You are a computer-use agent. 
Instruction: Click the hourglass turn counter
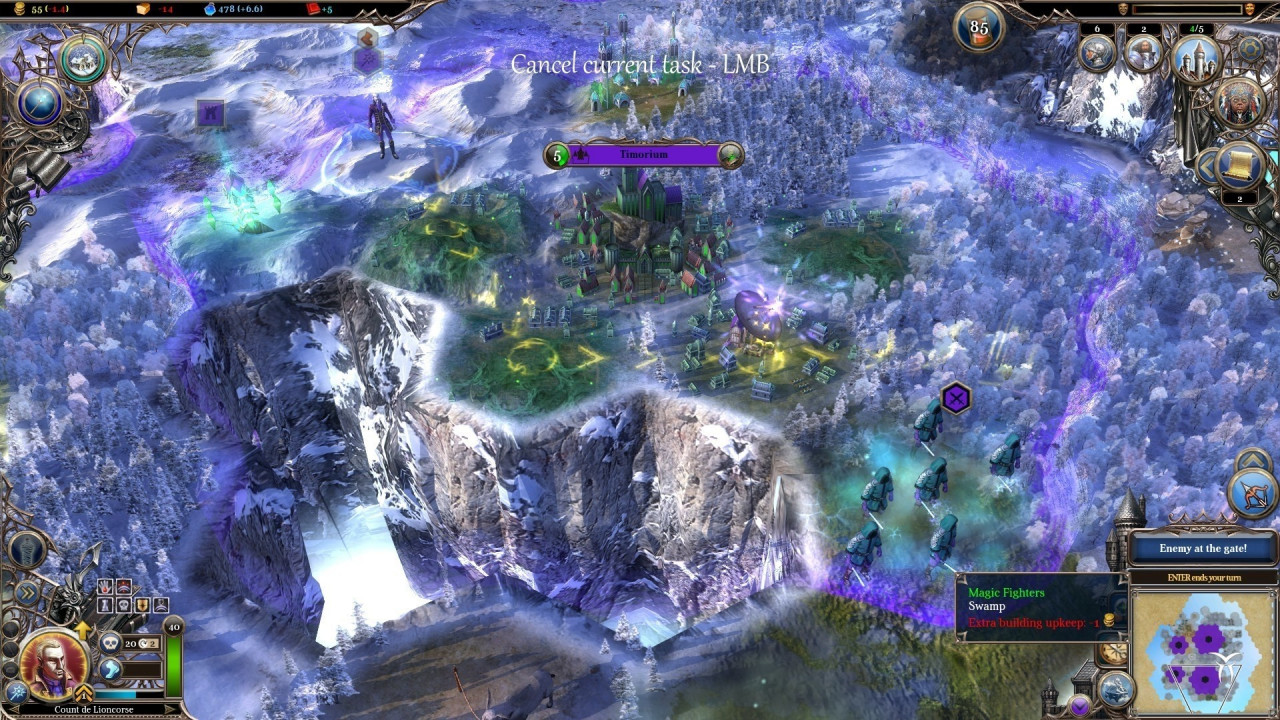point(978,28)
